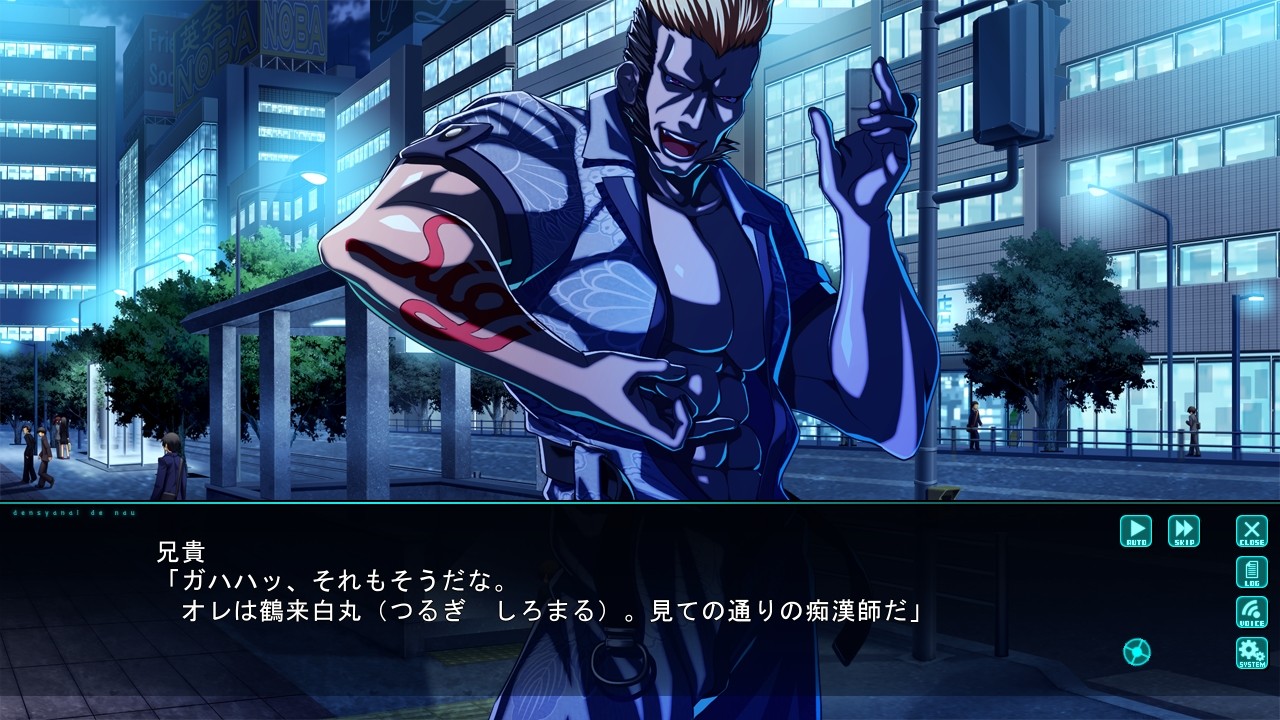Click the circular advance-text indicator
The width and height of the screenshot is (1280, 720).
[x=1137, y=652]
